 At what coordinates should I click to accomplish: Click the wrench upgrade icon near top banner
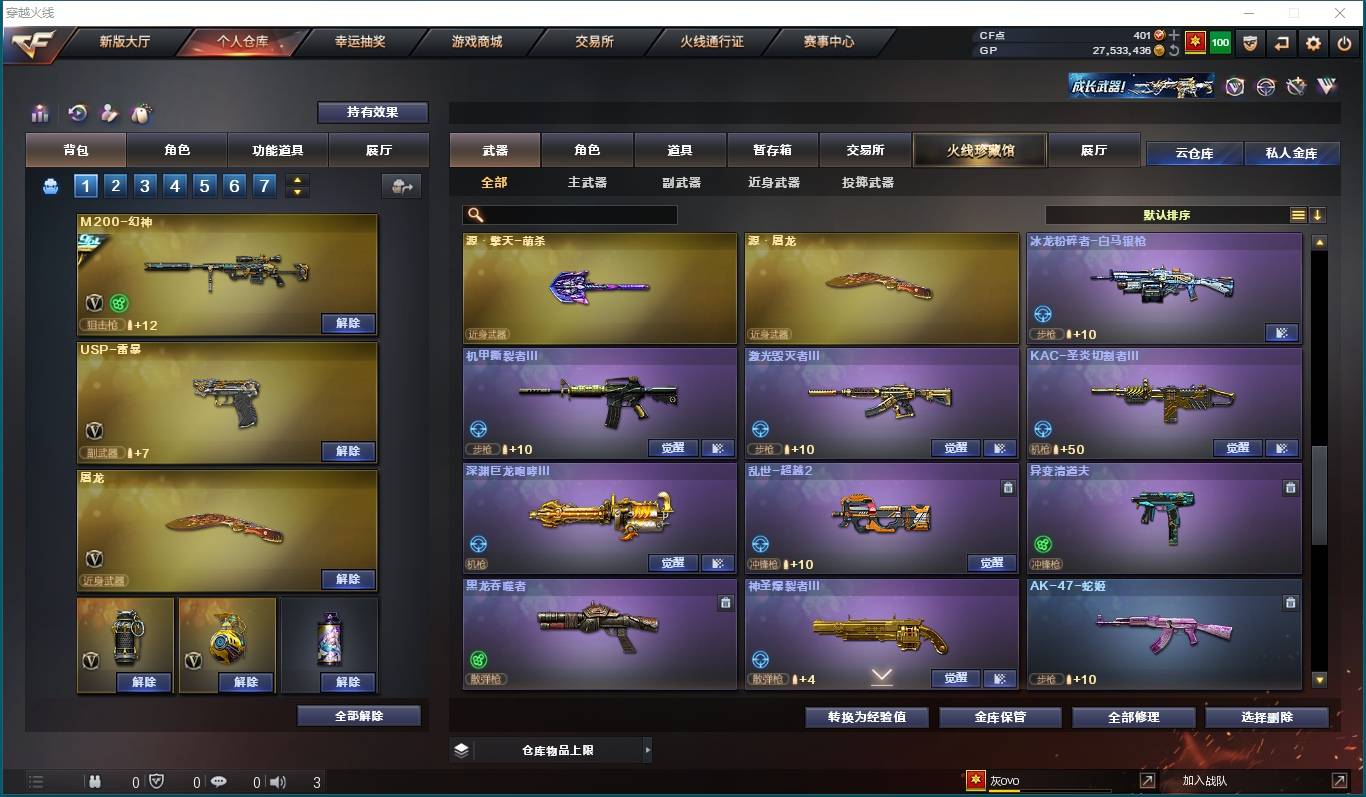(1297, 87)
